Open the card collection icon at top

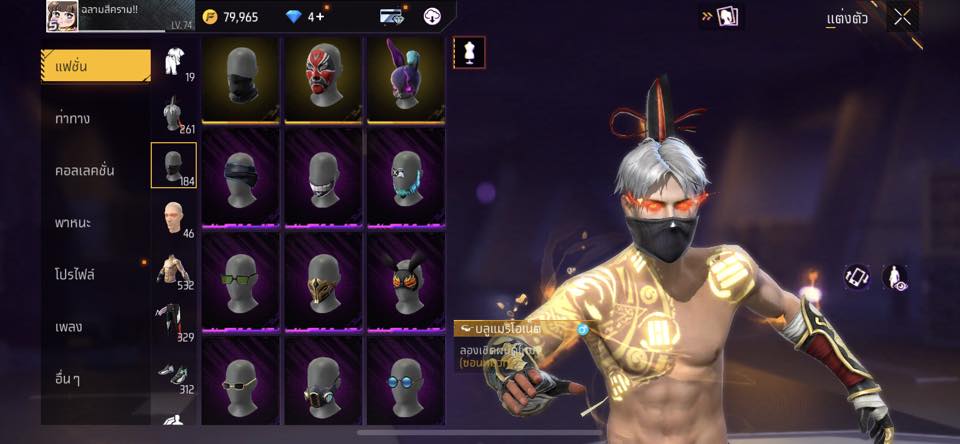pos(726,17)
